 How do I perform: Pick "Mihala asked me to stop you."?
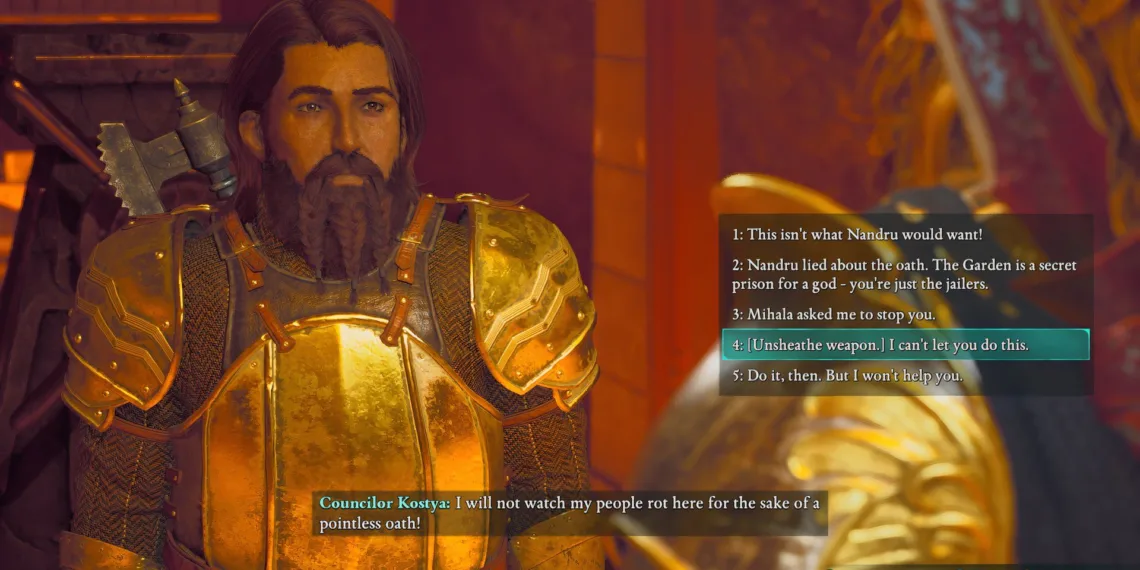point(833,314)
